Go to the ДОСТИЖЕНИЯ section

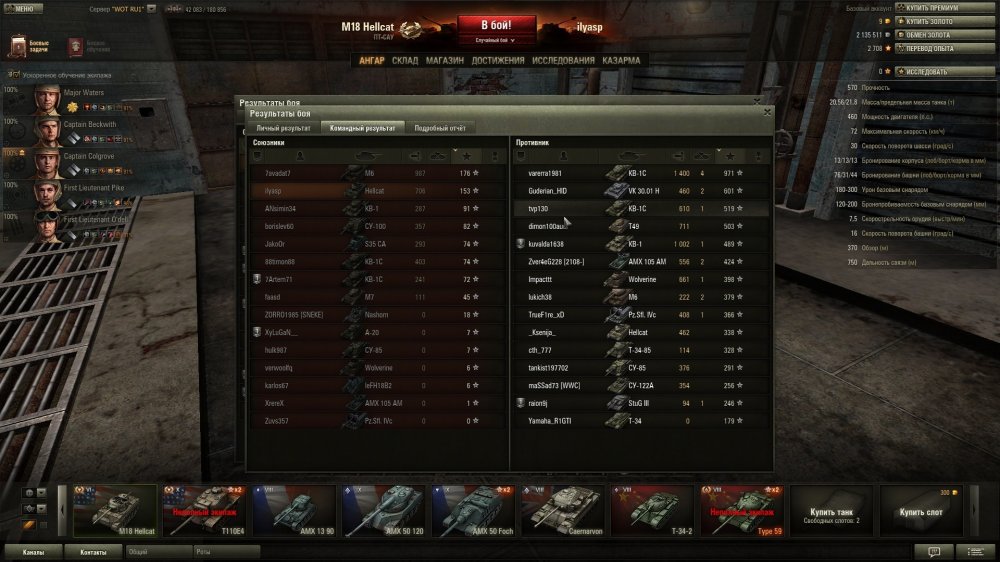click(497, 60)
